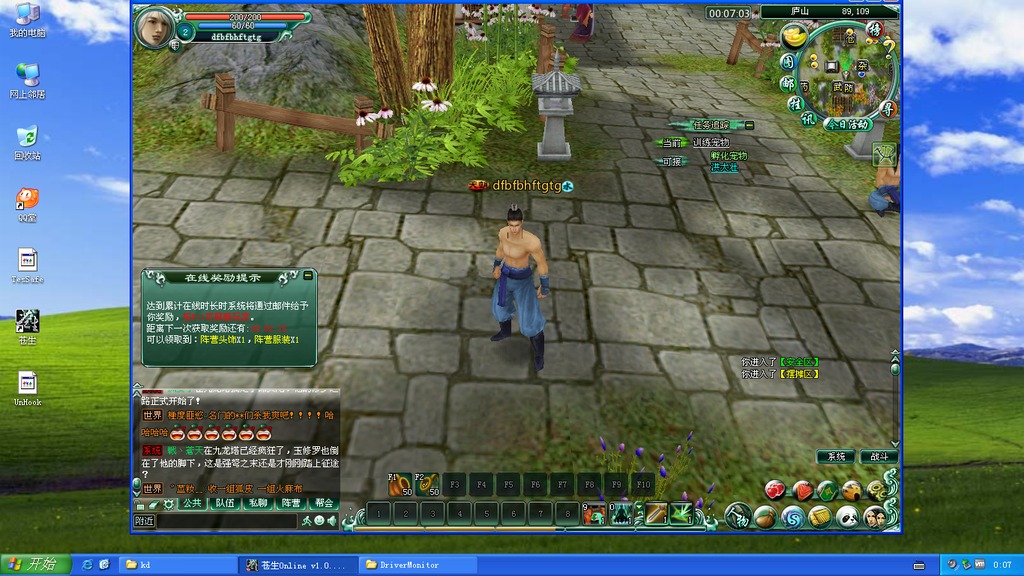This screenshot has width=1024, height=576.
Task: Click the panda pet icon
Action: coord(847,517)
